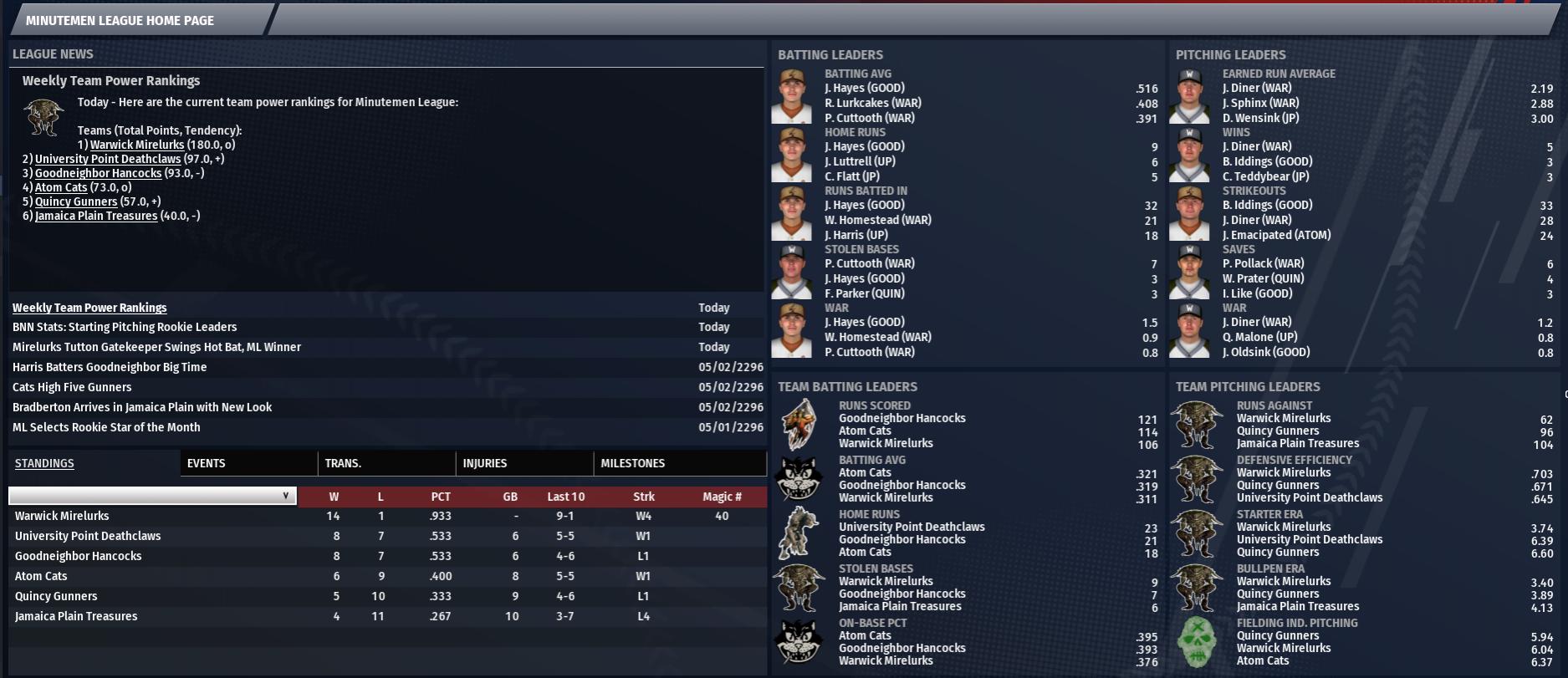Image resolution: width=1568 pixels, height=678 pixels.
Task: Open University Point Deathclaws team link
Action: point(107,159)
